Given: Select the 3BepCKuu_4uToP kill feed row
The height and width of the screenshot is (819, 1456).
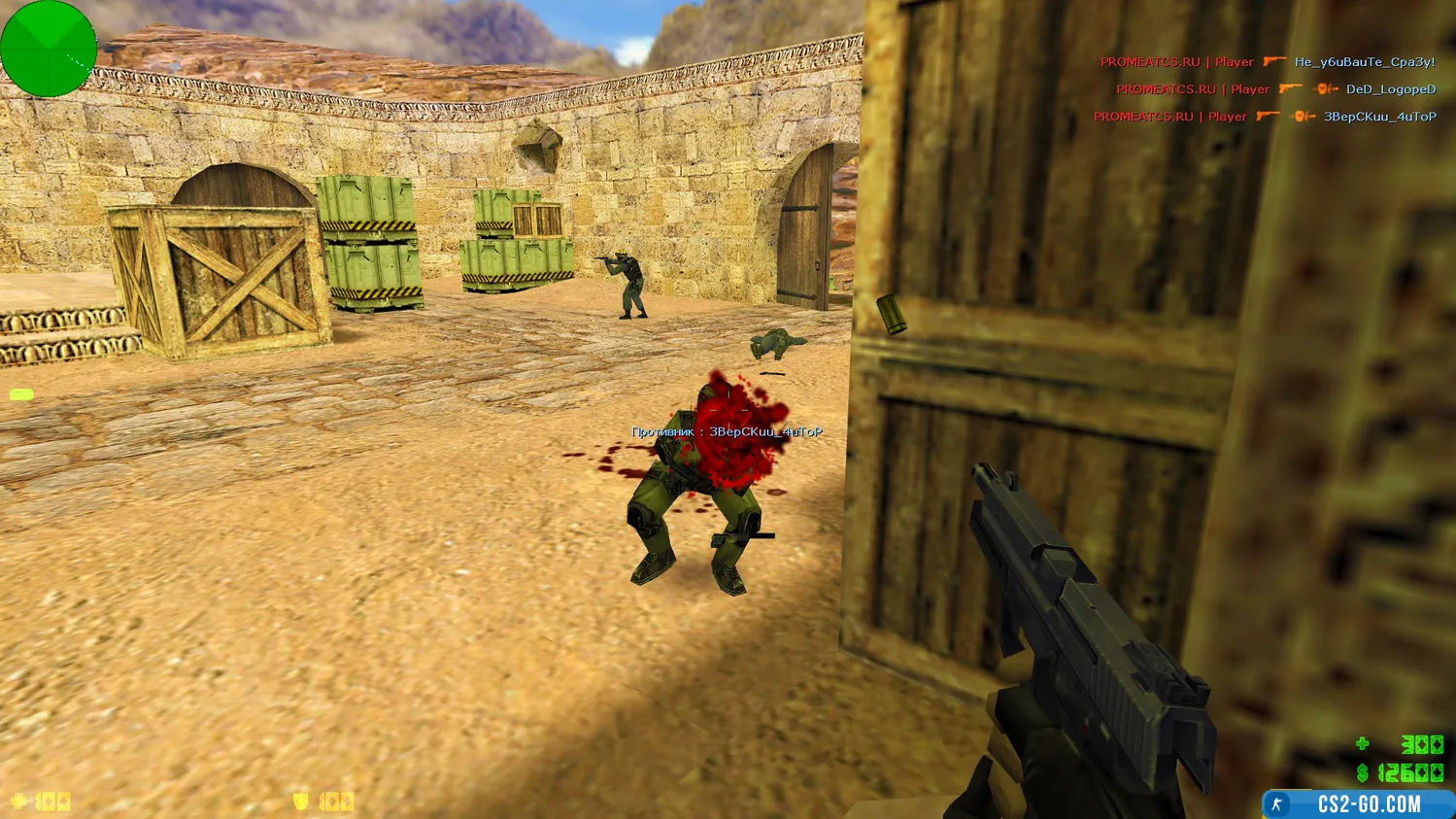Looking at the screenshot, I should click(x=1265, y=117).
